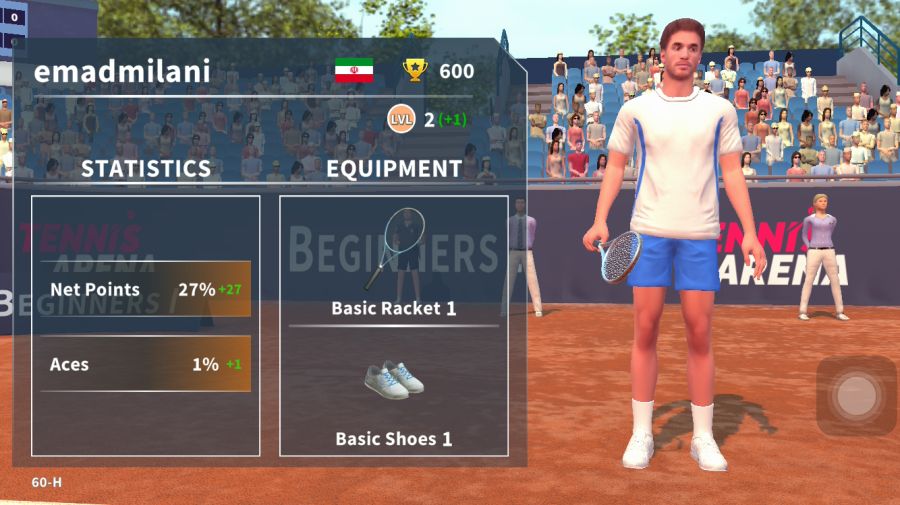This screenshot has width=900, height=505.
Task: Tap the orange LVL badge icon
Action: 401,120
